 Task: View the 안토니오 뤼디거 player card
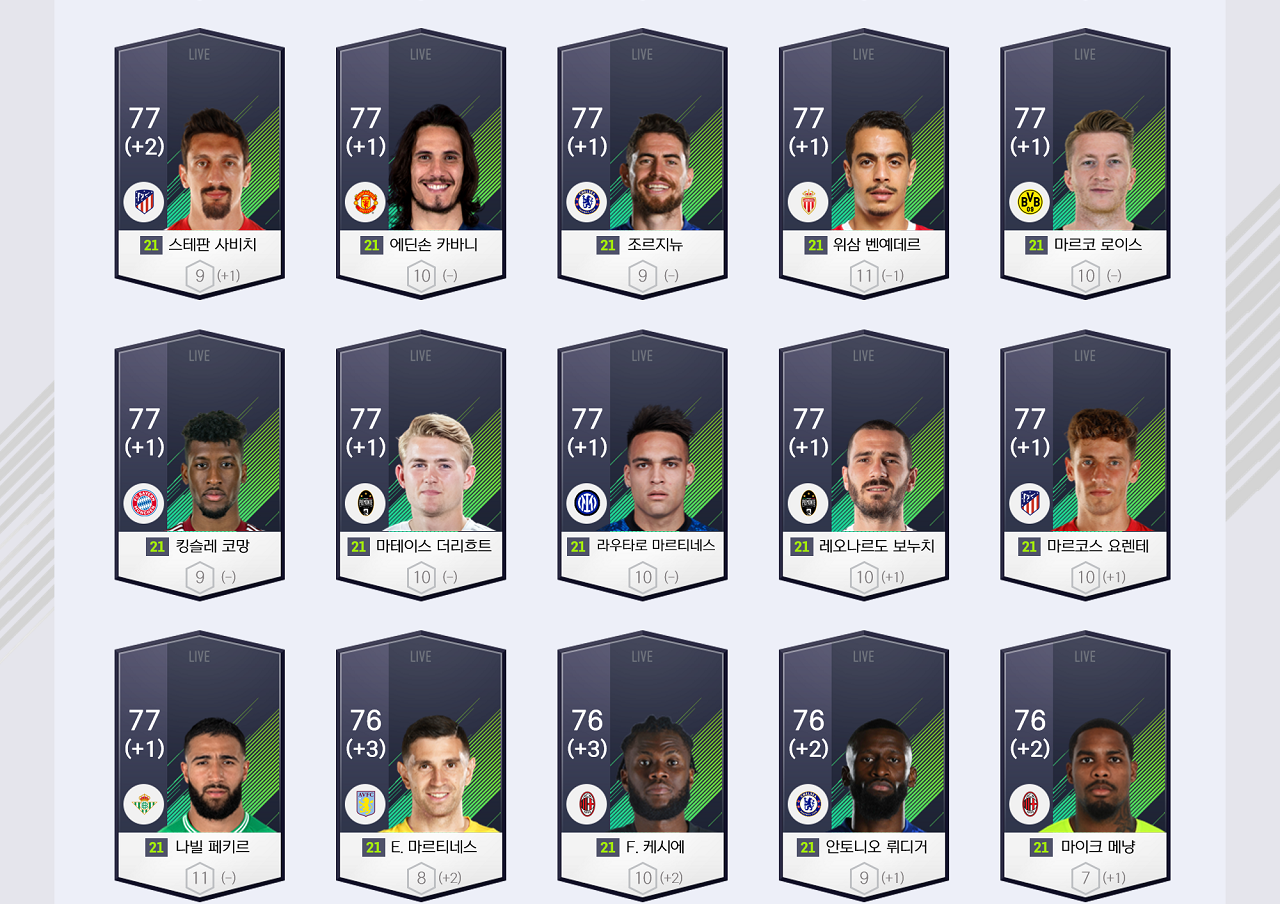pos(864,767)
